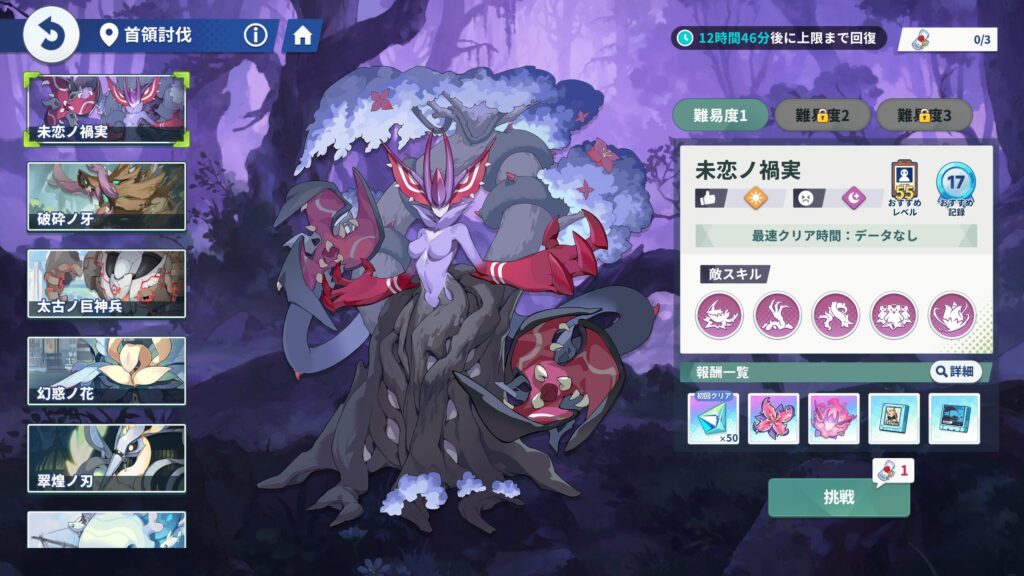Start the battle with the 挑戦 button
Viewport: 1024px width, 576px height.
tap(838, 497)
